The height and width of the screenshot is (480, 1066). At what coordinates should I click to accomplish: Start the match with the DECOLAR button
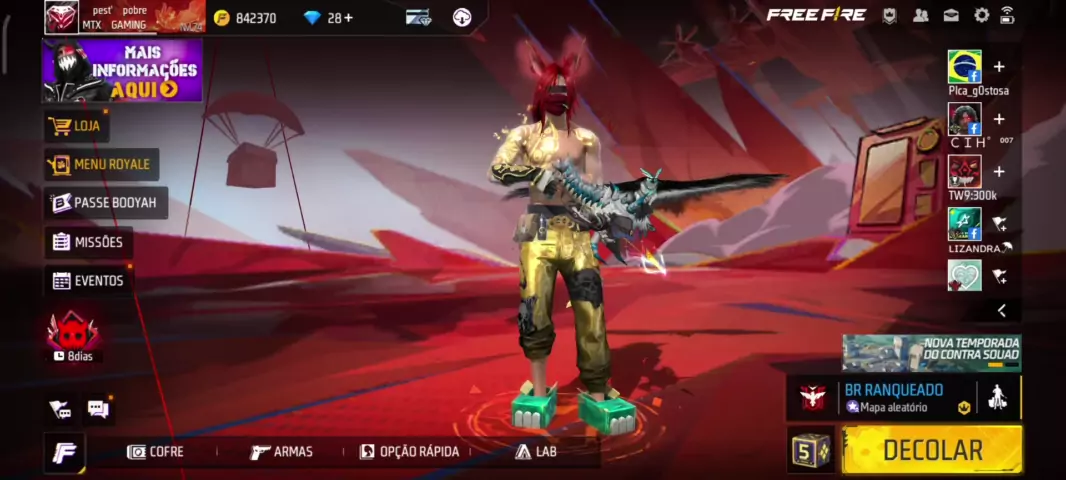click(932, 450)
